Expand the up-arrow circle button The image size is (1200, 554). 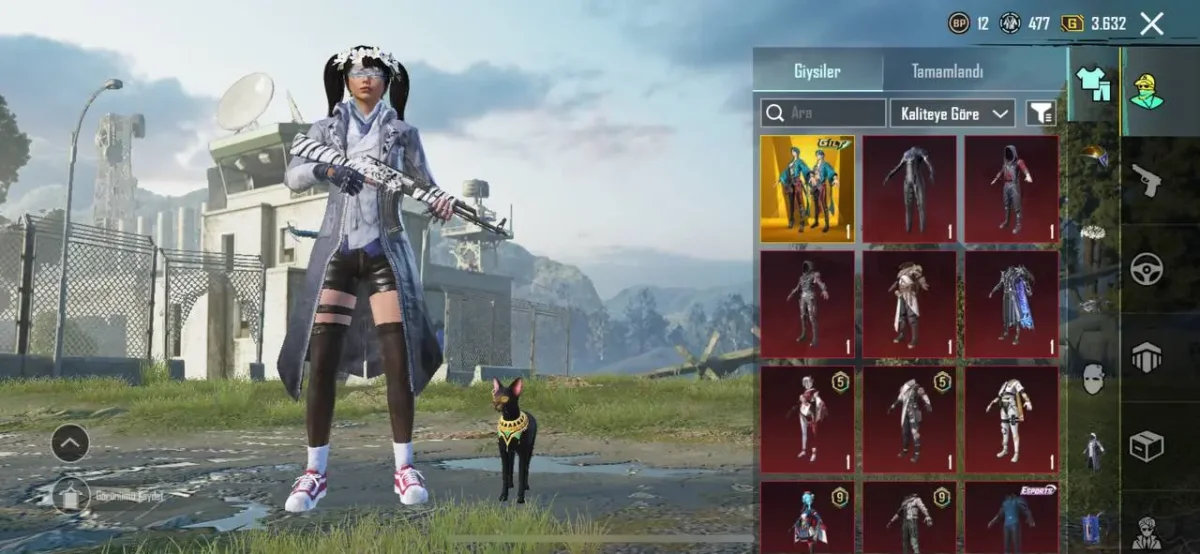[70, 443]
